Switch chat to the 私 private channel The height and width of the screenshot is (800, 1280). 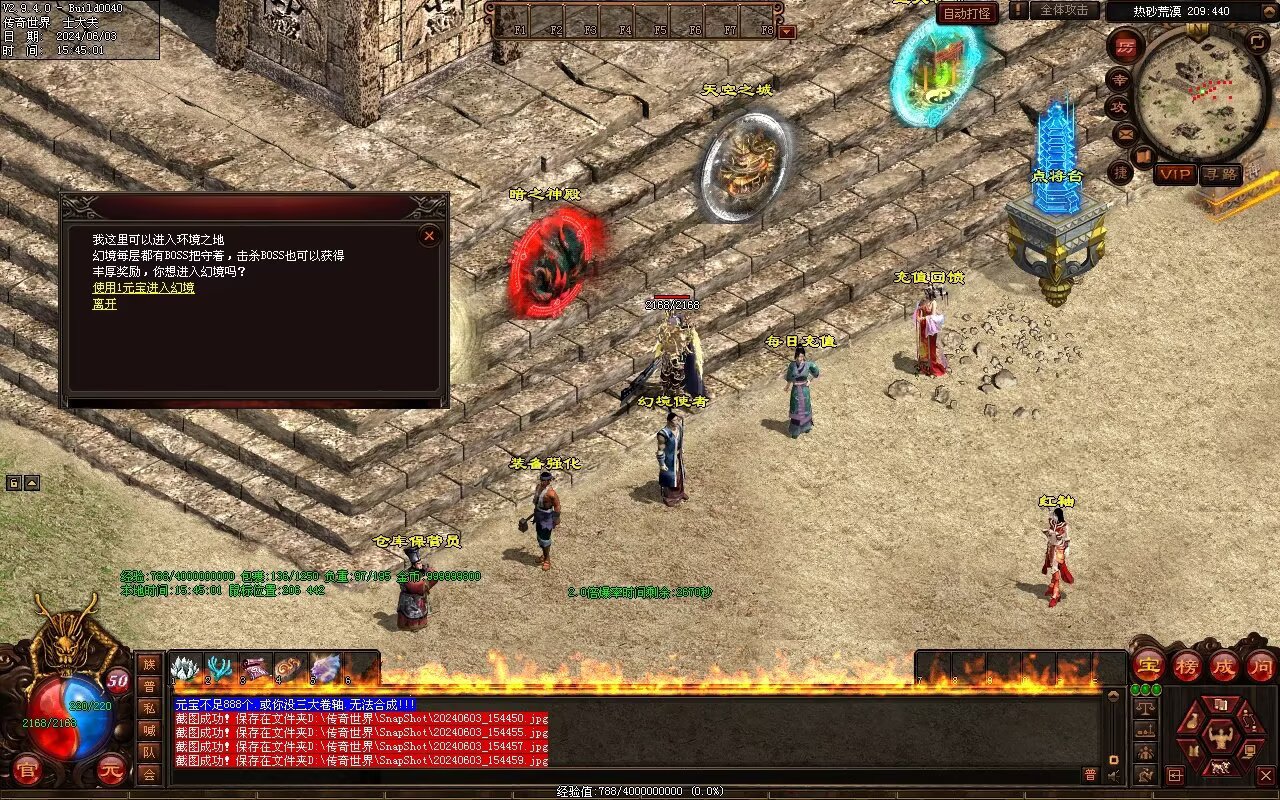pos(149,708)
